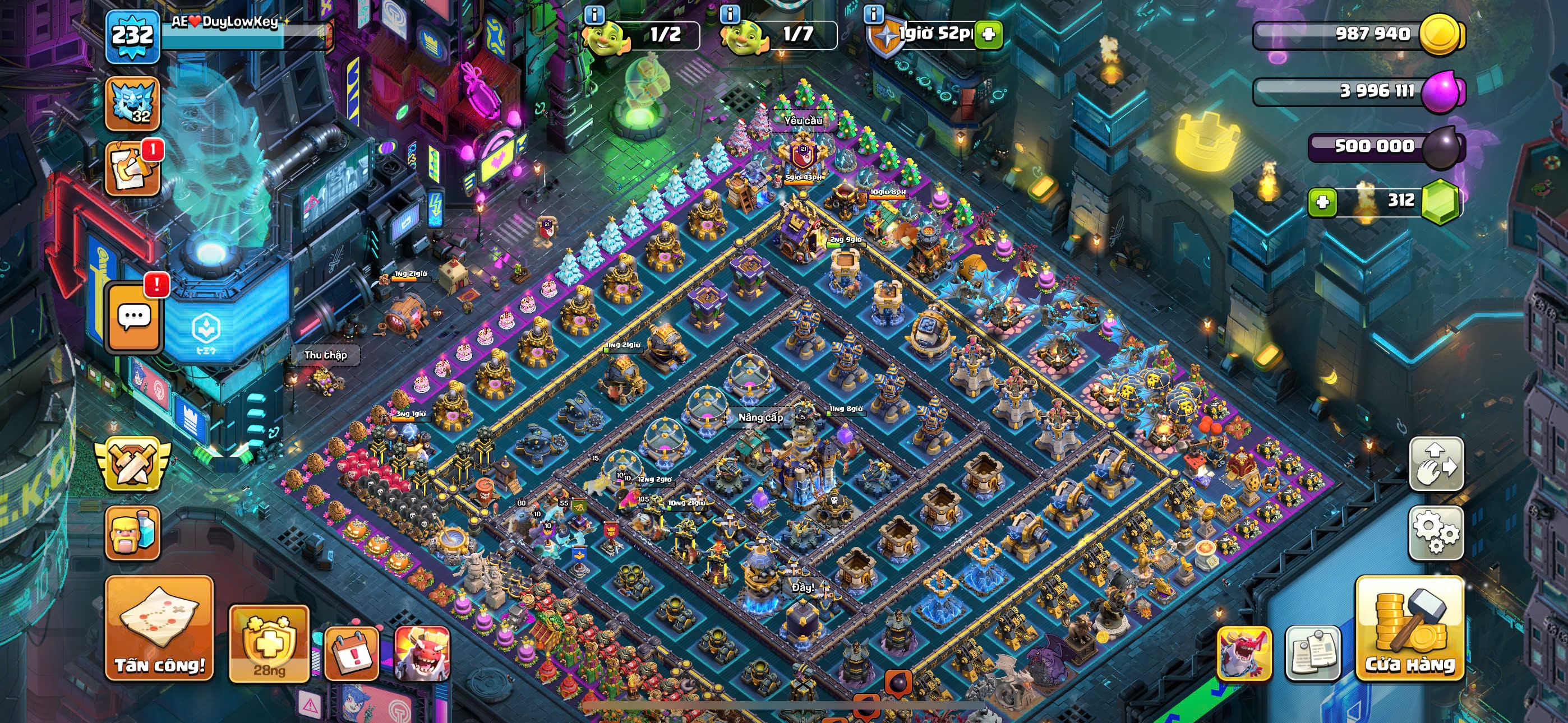The height and width of the screenshot is (723, 1568).
Task: Tap the Tấn công! attack button
Action: point(159,628)
